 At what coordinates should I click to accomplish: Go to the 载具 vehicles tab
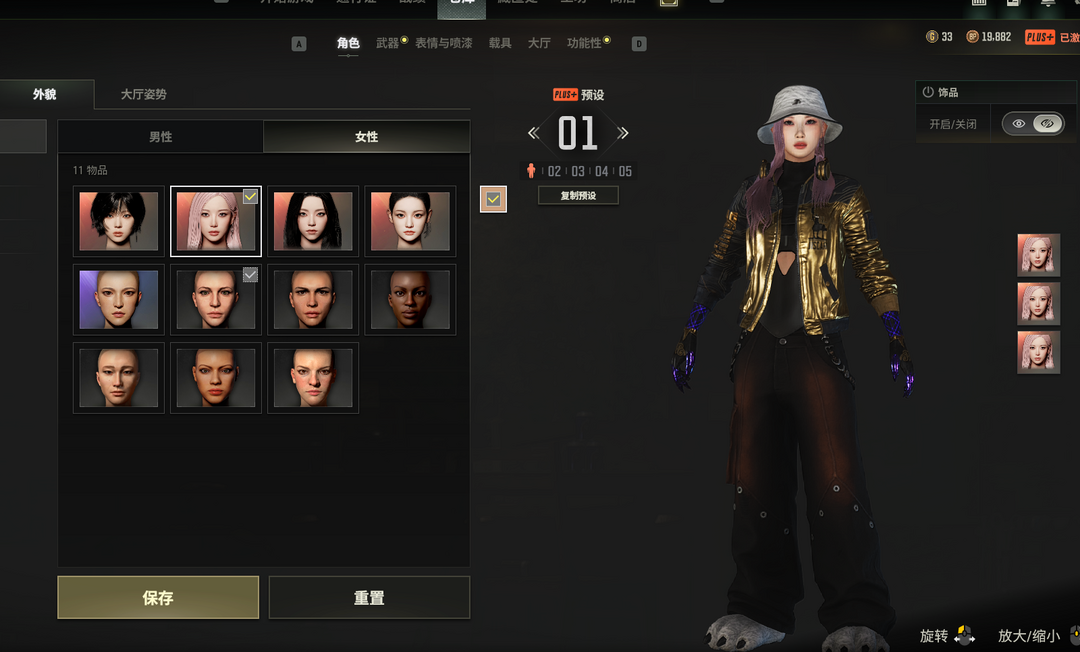[x=500, y=43]
